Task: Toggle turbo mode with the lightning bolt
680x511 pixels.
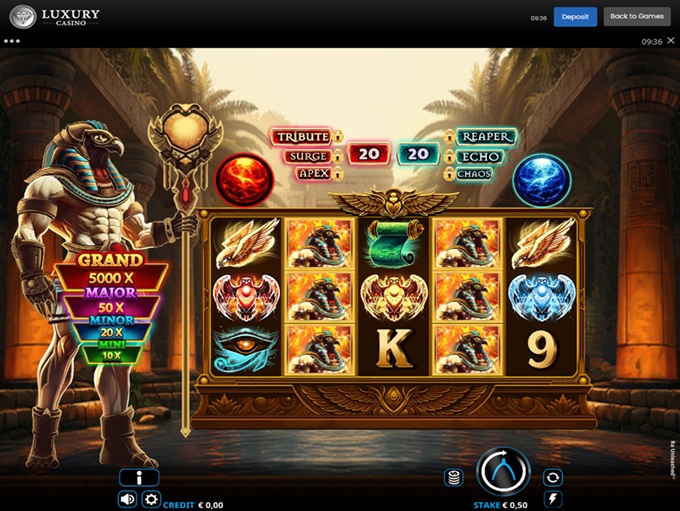Action: (553, 498)
